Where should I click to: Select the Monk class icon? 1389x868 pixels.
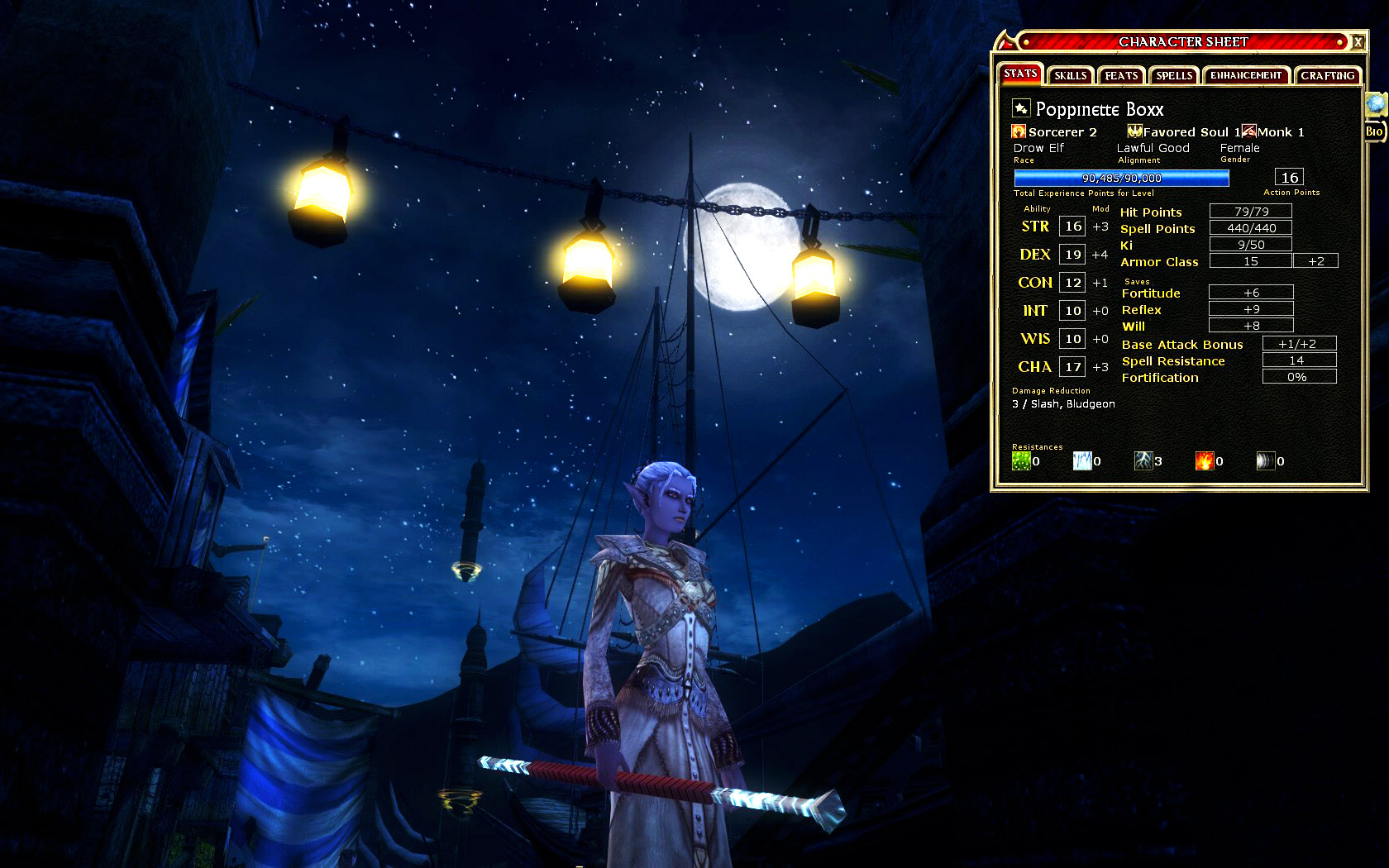1248,131
